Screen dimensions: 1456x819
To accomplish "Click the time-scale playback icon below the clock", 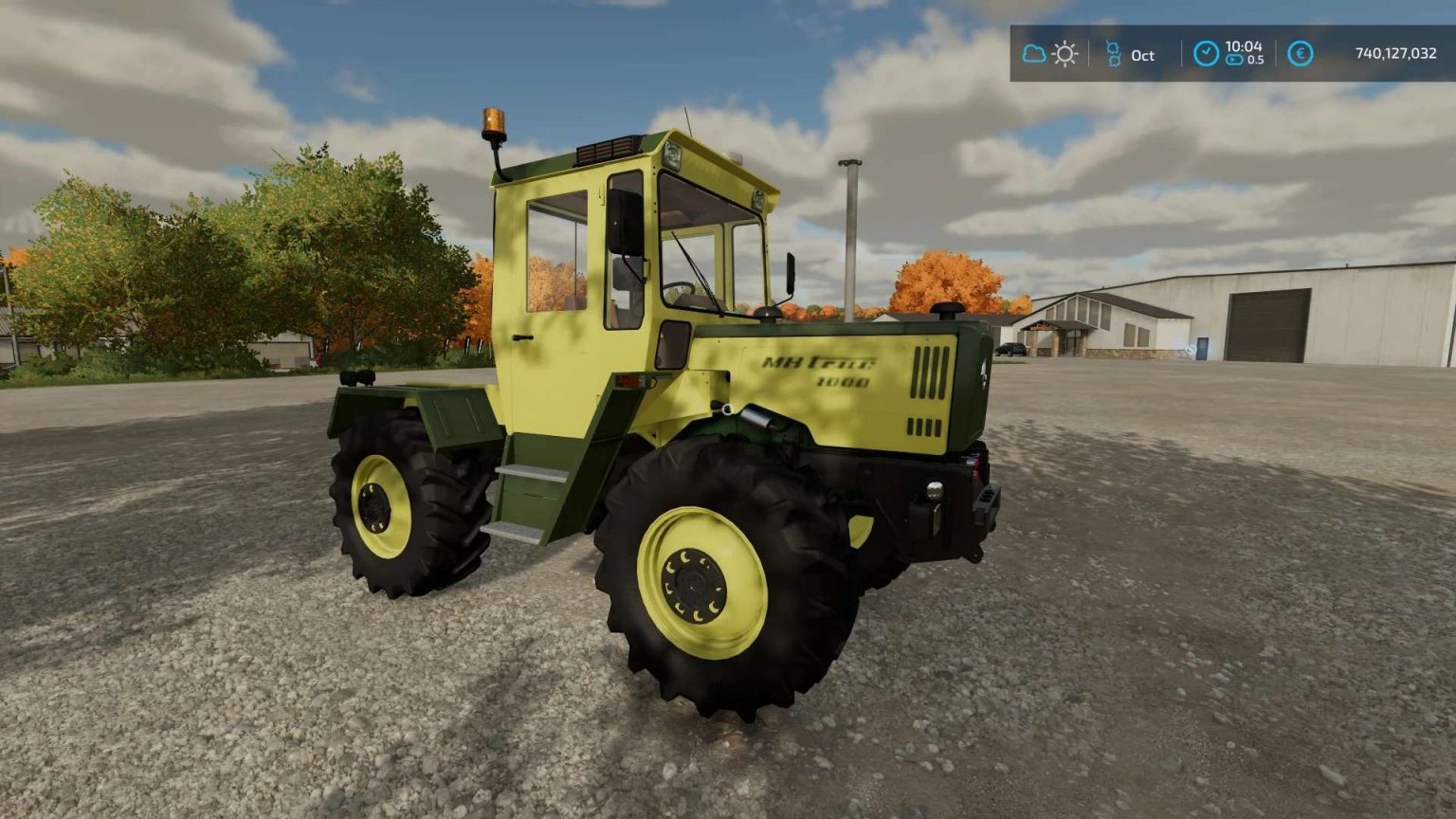I will [1232, 60].
